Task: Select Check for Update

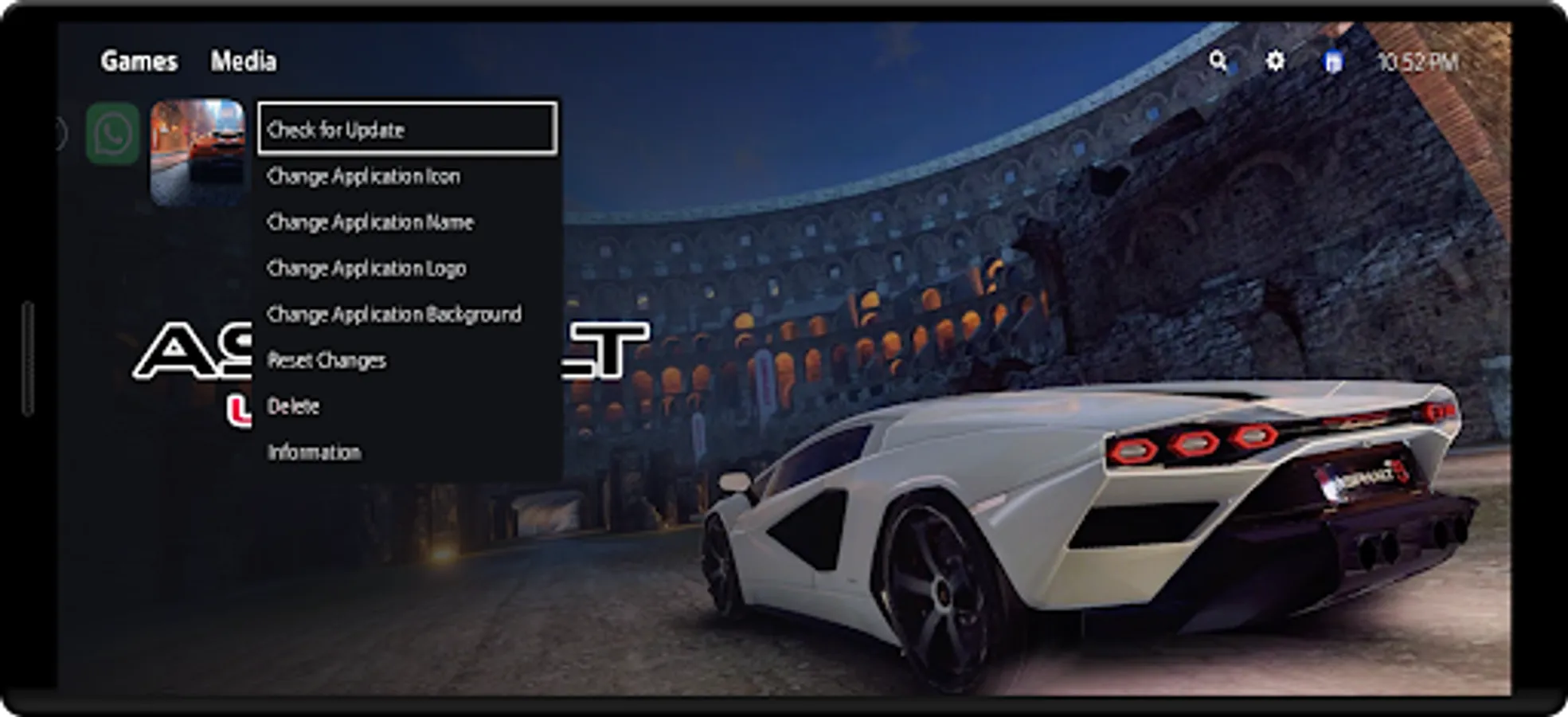Action: (x=336, y=128)
